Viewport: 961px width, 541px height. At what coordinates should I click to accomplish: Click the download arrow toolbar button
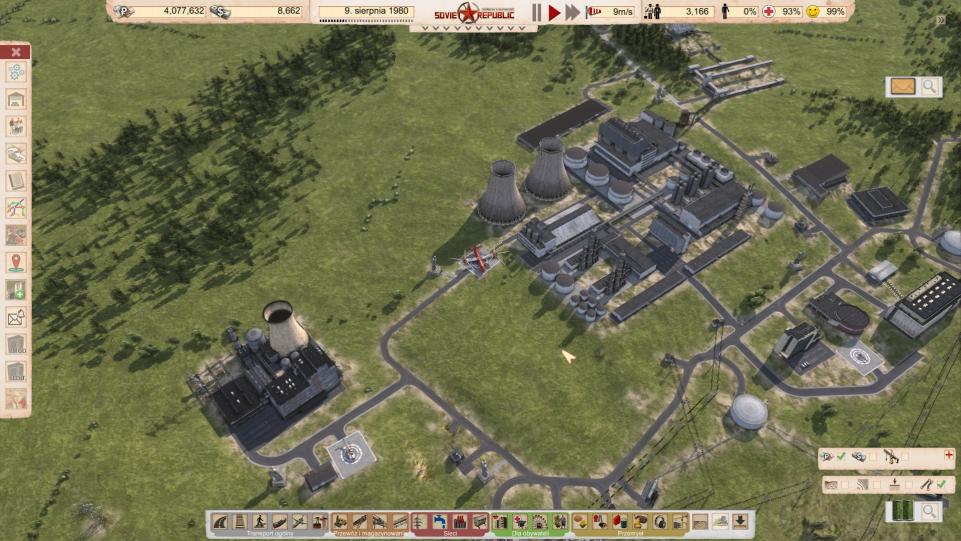(x=741, y=521)
